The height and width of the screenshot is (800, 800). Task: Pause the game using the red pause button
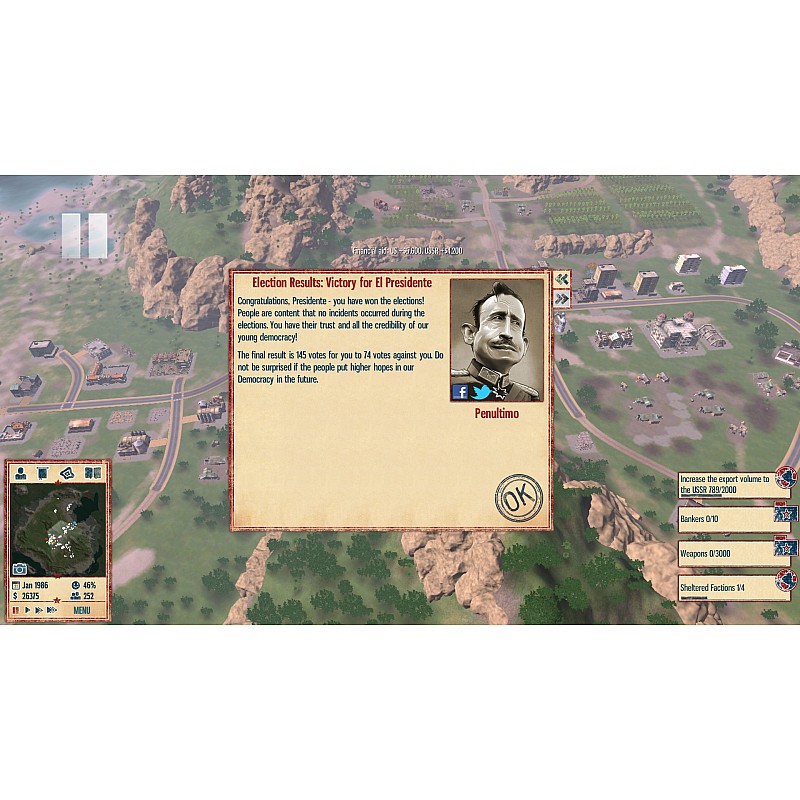[16, 610]
